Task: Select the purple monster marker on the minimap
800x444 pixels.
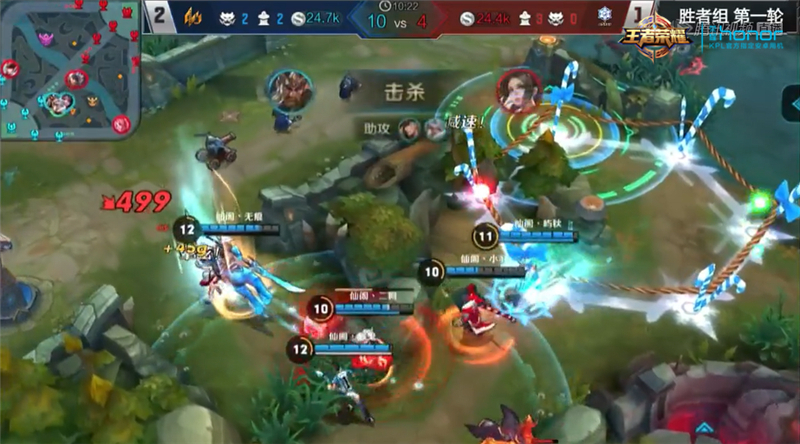Action: pos(47,38)
